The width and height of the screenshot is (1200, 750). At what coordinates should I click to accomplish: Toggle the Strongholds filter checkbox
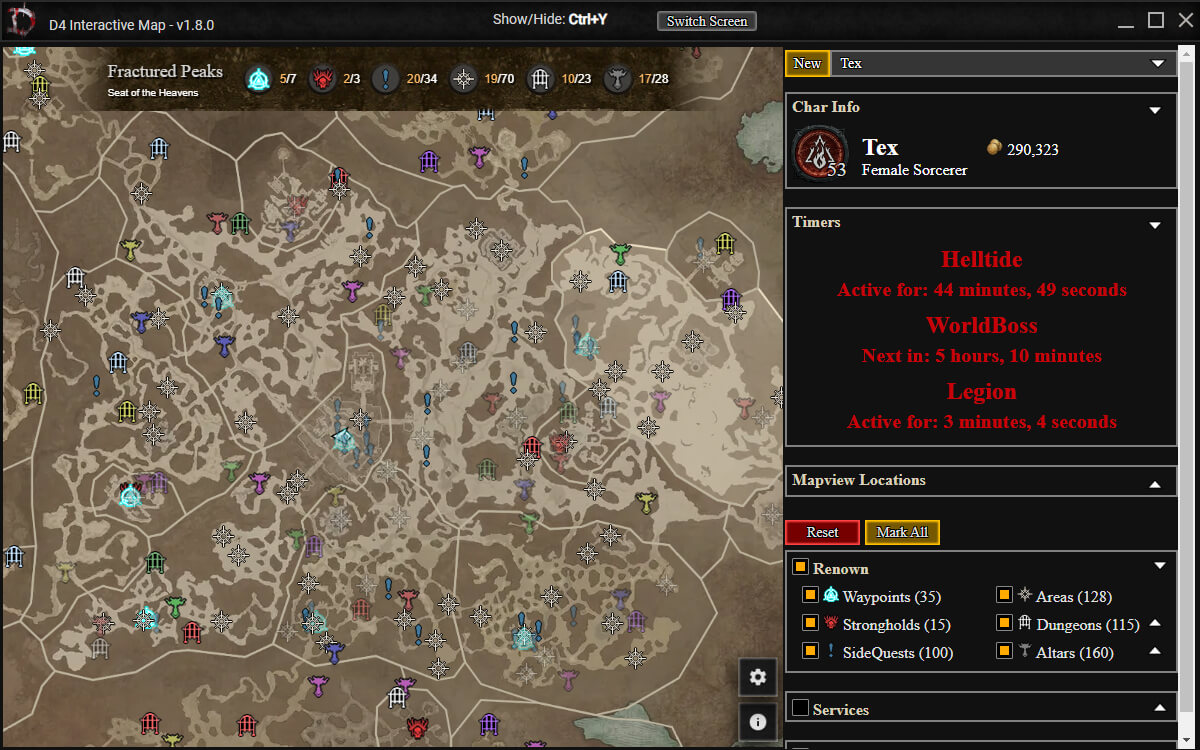[811, 624]
